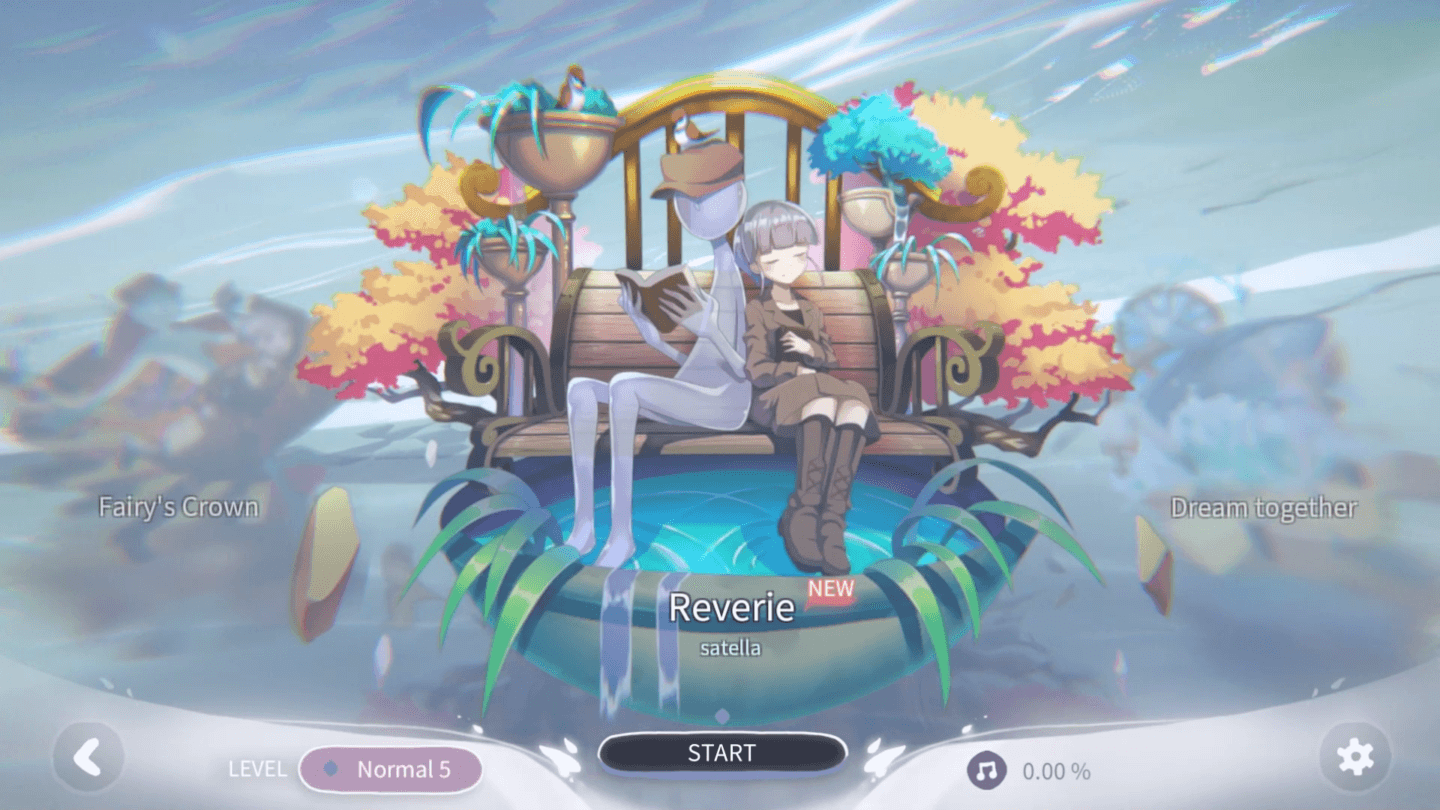Viewport: 1440px width, 810px height.
Task: Switch to the Dream together song
Action: [1264, 508]
